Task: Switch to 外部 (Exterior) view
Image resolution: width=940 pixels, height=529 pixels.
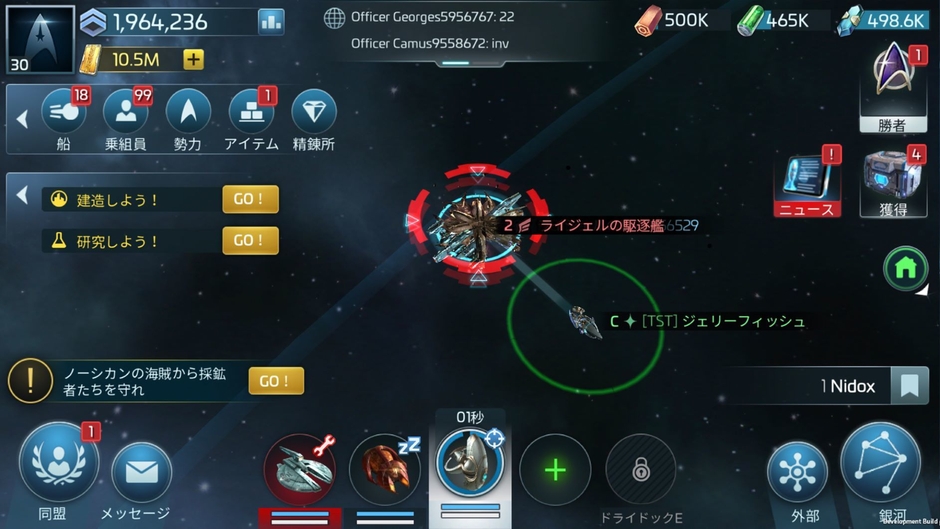Action: click(x=797, y=471)
